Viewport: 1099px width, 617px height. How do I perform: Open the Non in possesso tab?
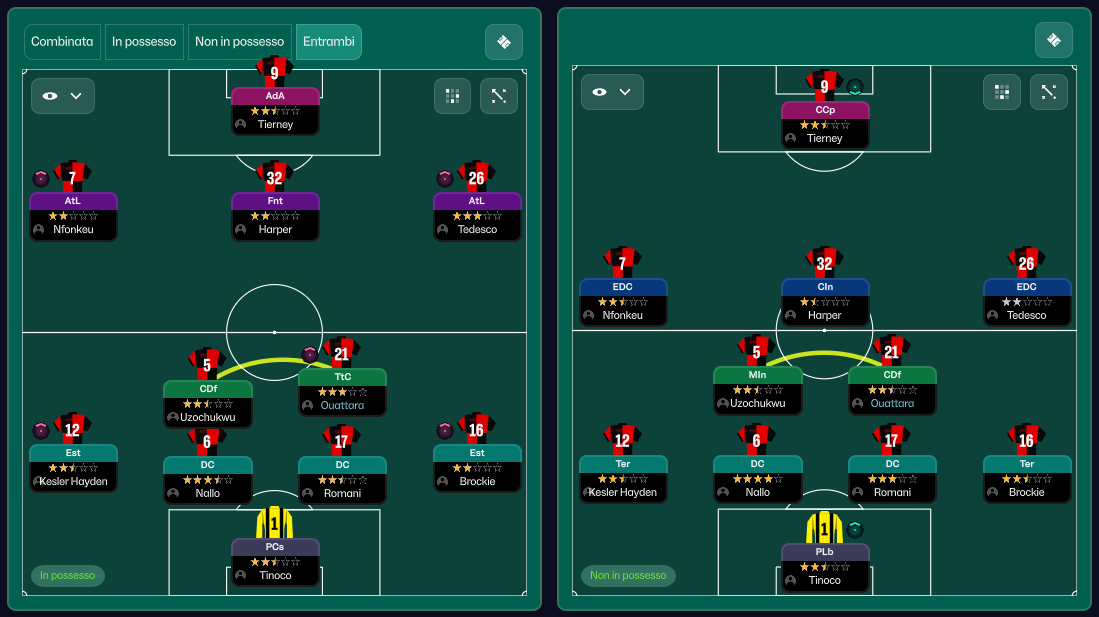[x=239, y=42]
